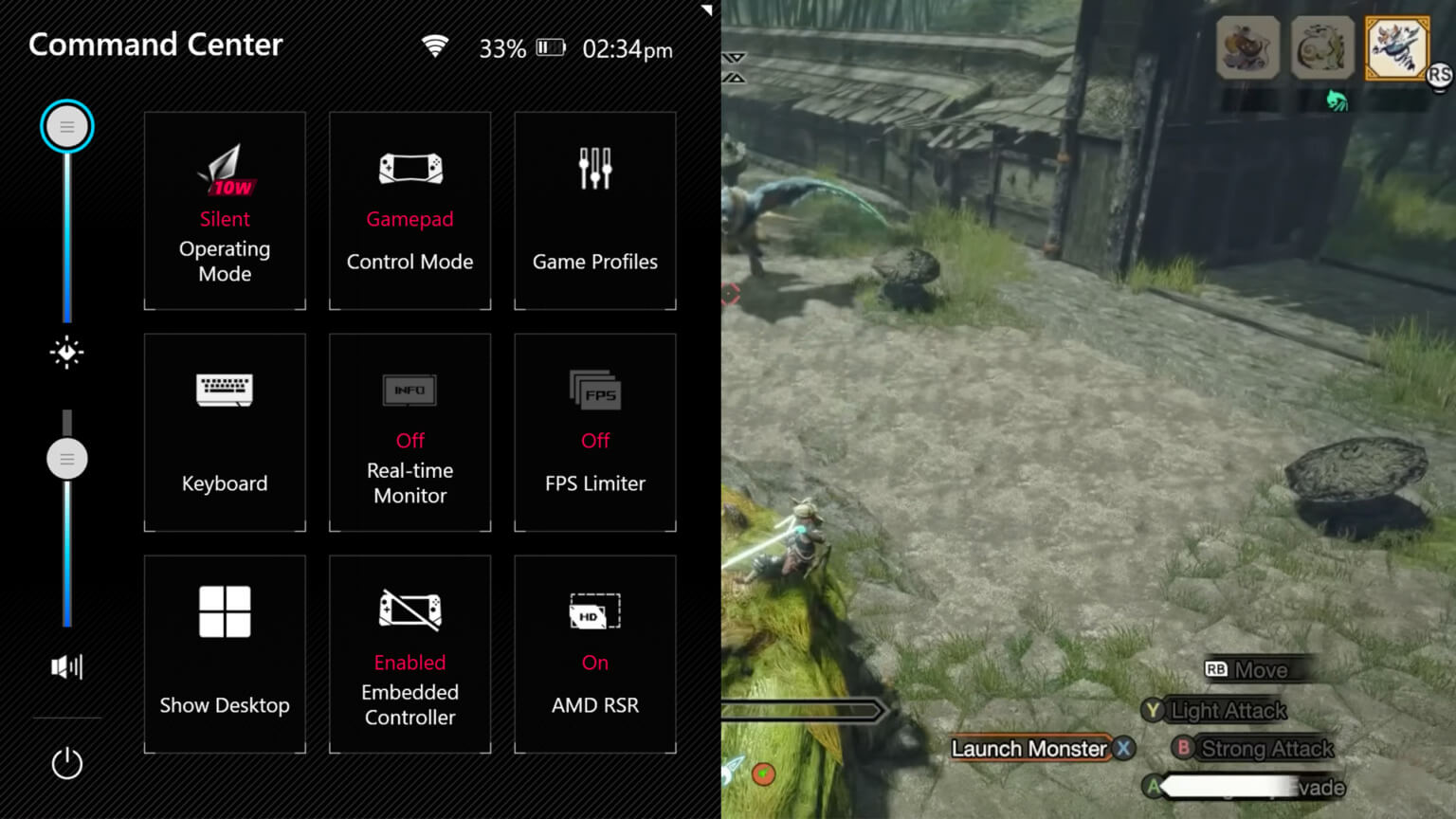Click the brightness sun icon
The height and width of the screenshot is (819, 1456).
click(66, 354)
